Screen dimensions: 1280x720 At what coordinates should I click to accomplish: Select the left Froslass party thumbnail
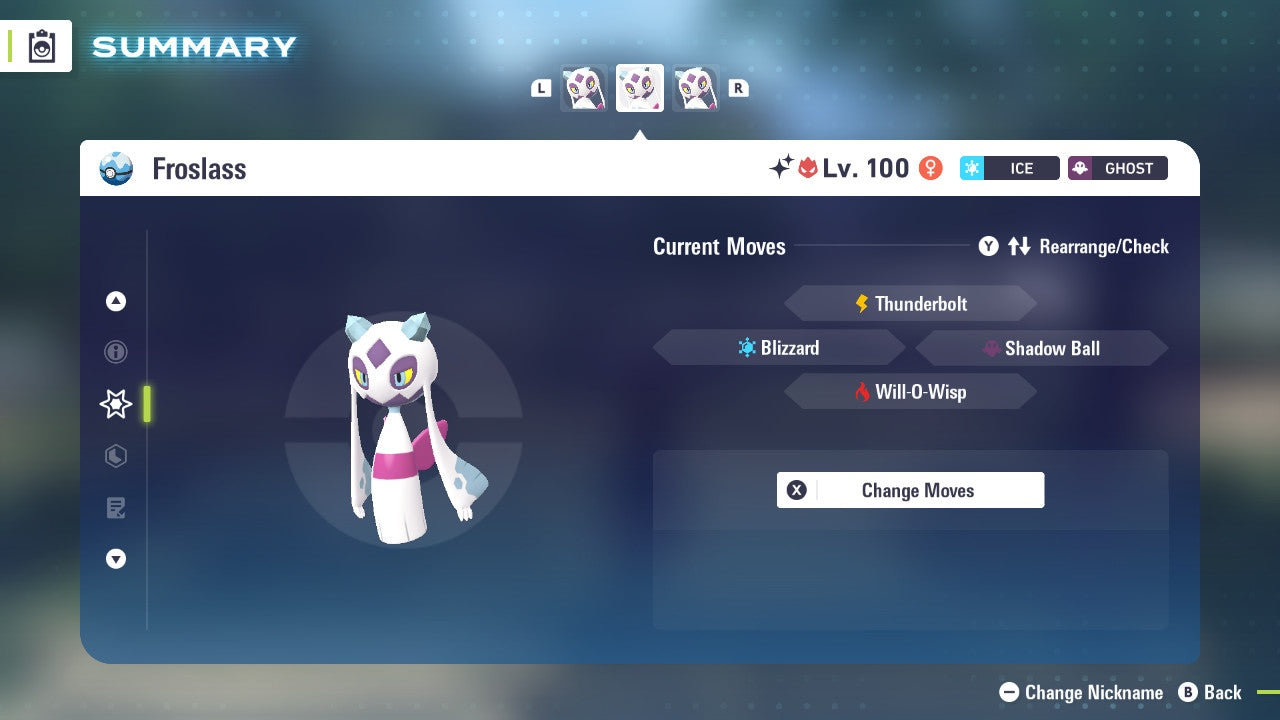583,87
